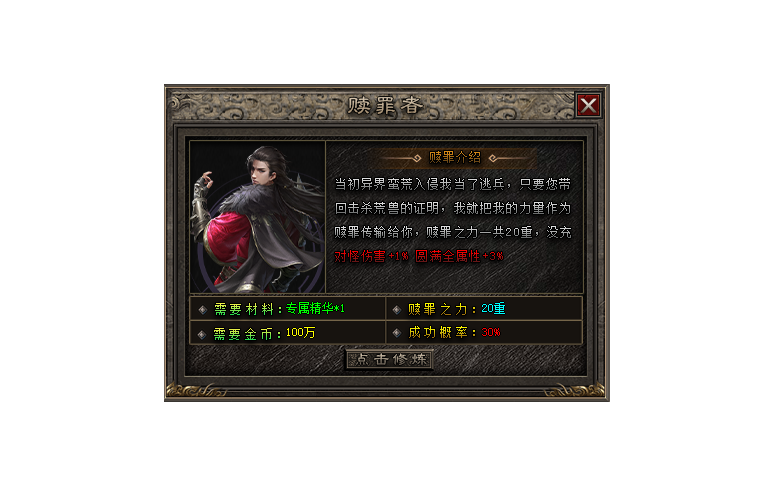Click the 点击修炼 button
Viewport: 776px width, 488px height.
(389, 359)
